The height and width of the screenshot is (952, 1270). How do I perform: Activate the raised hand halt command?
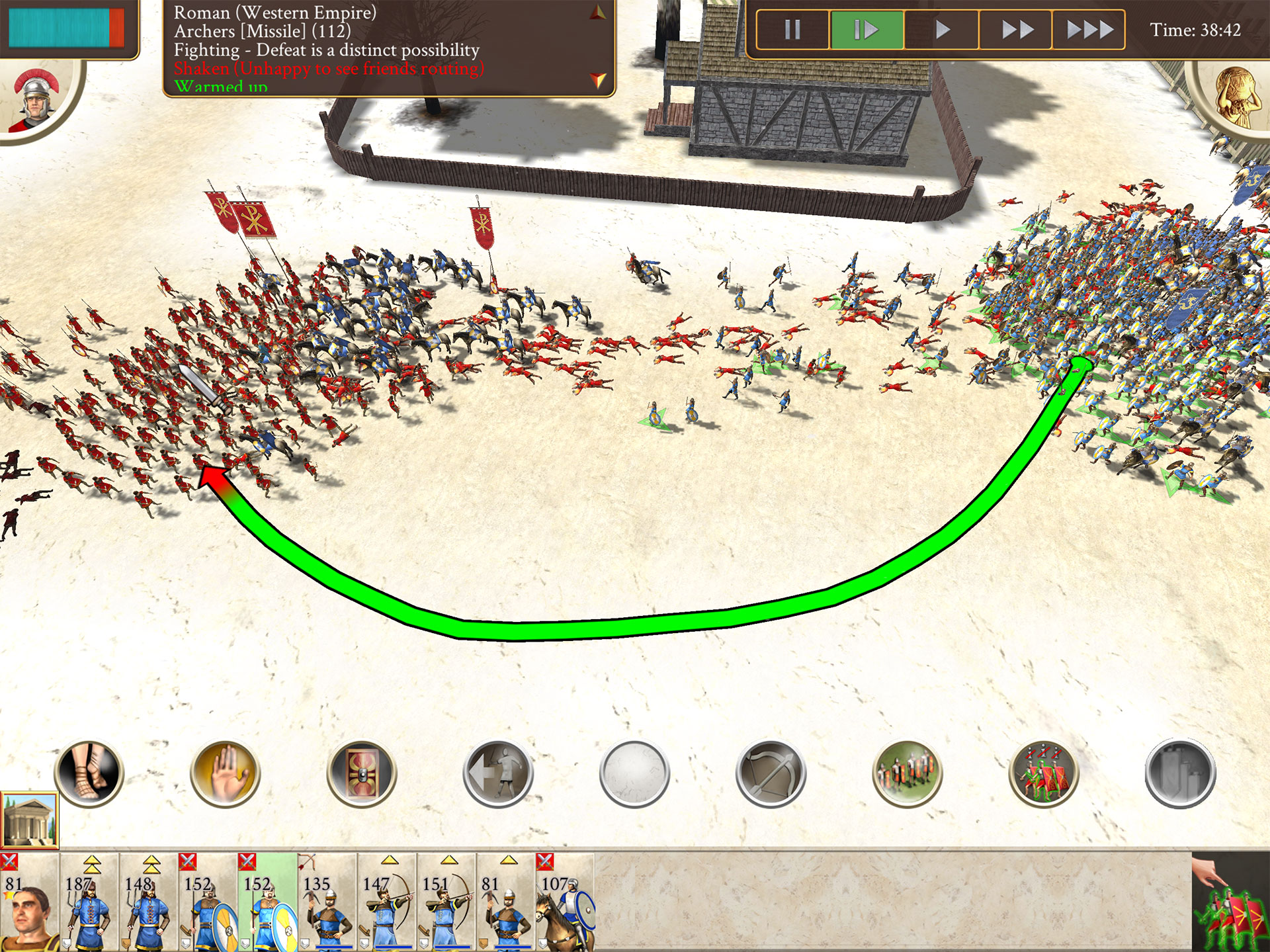225,773
